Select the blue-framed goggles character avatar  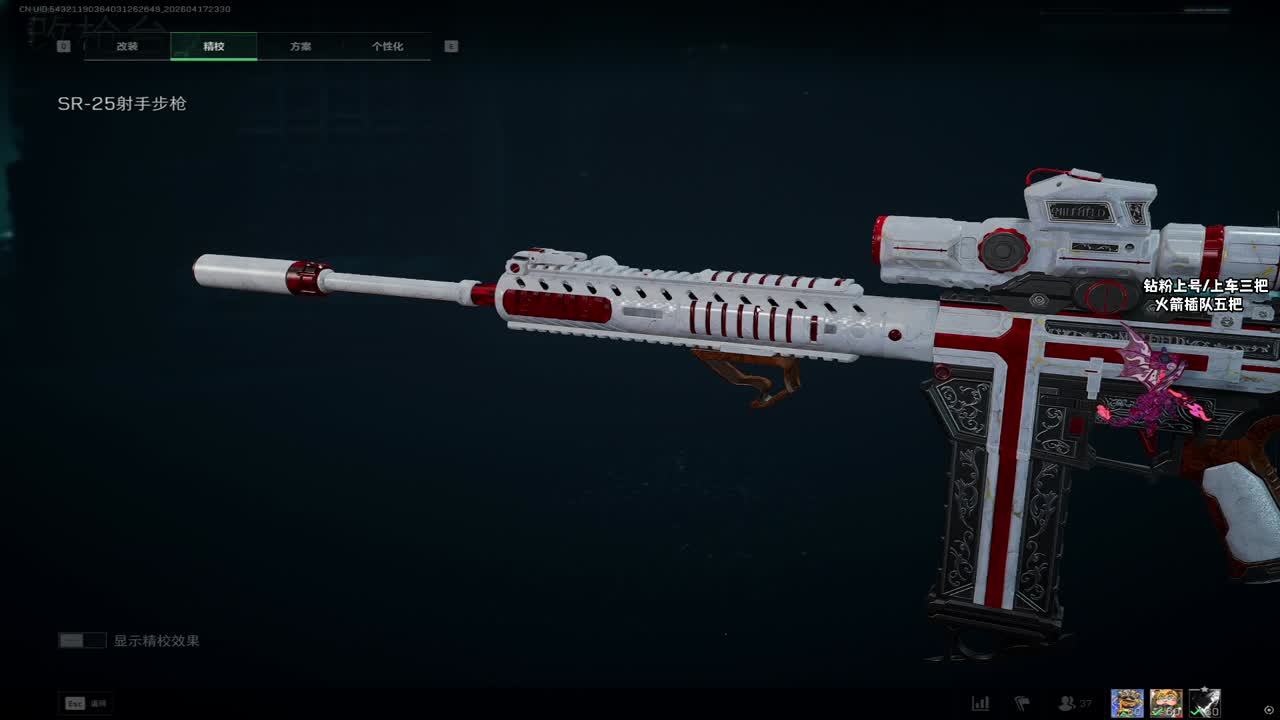[x=1127, y=703]
